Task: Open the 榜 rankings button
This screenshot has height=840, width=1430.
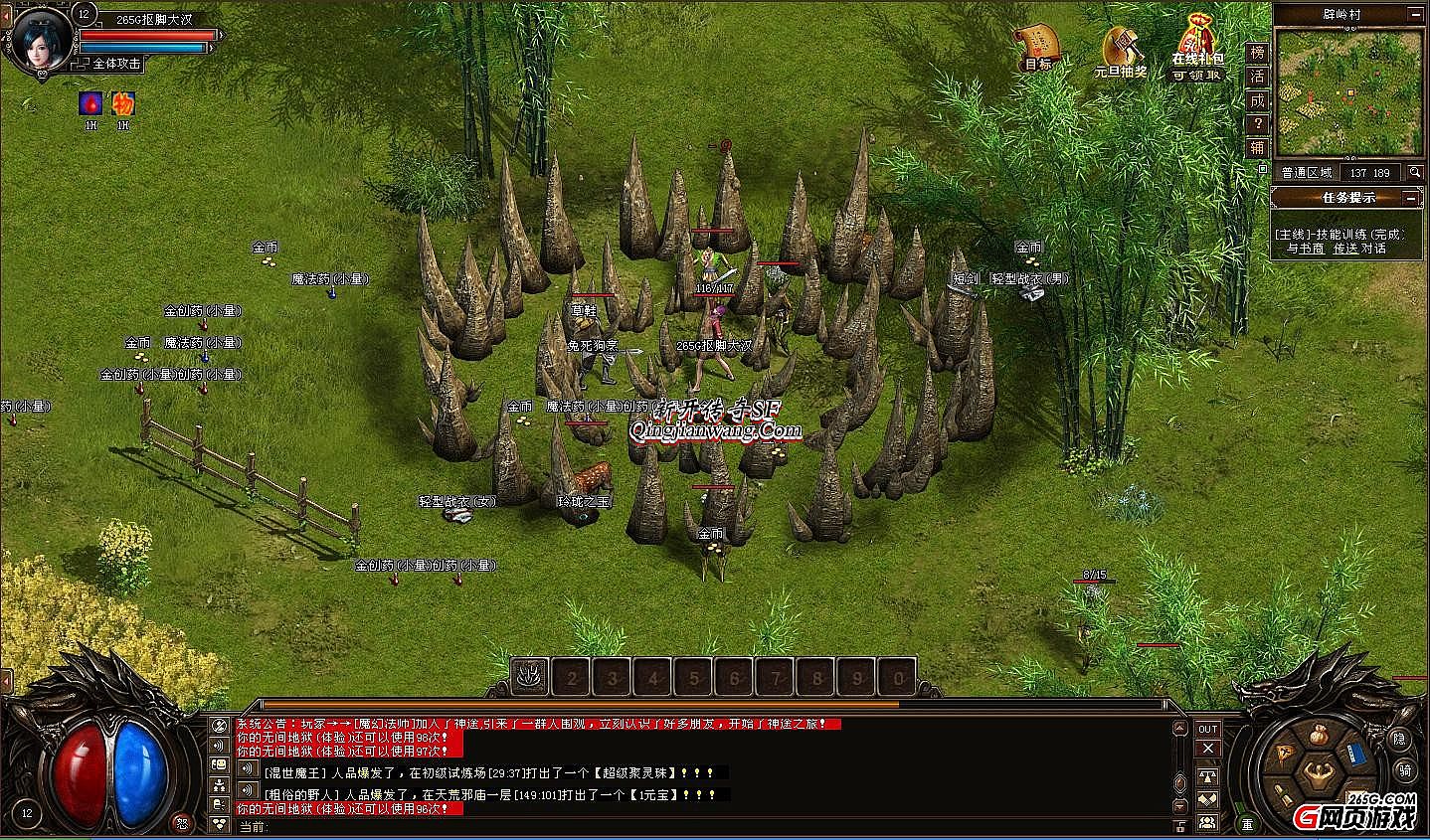Action: (x=1258, y=52)
